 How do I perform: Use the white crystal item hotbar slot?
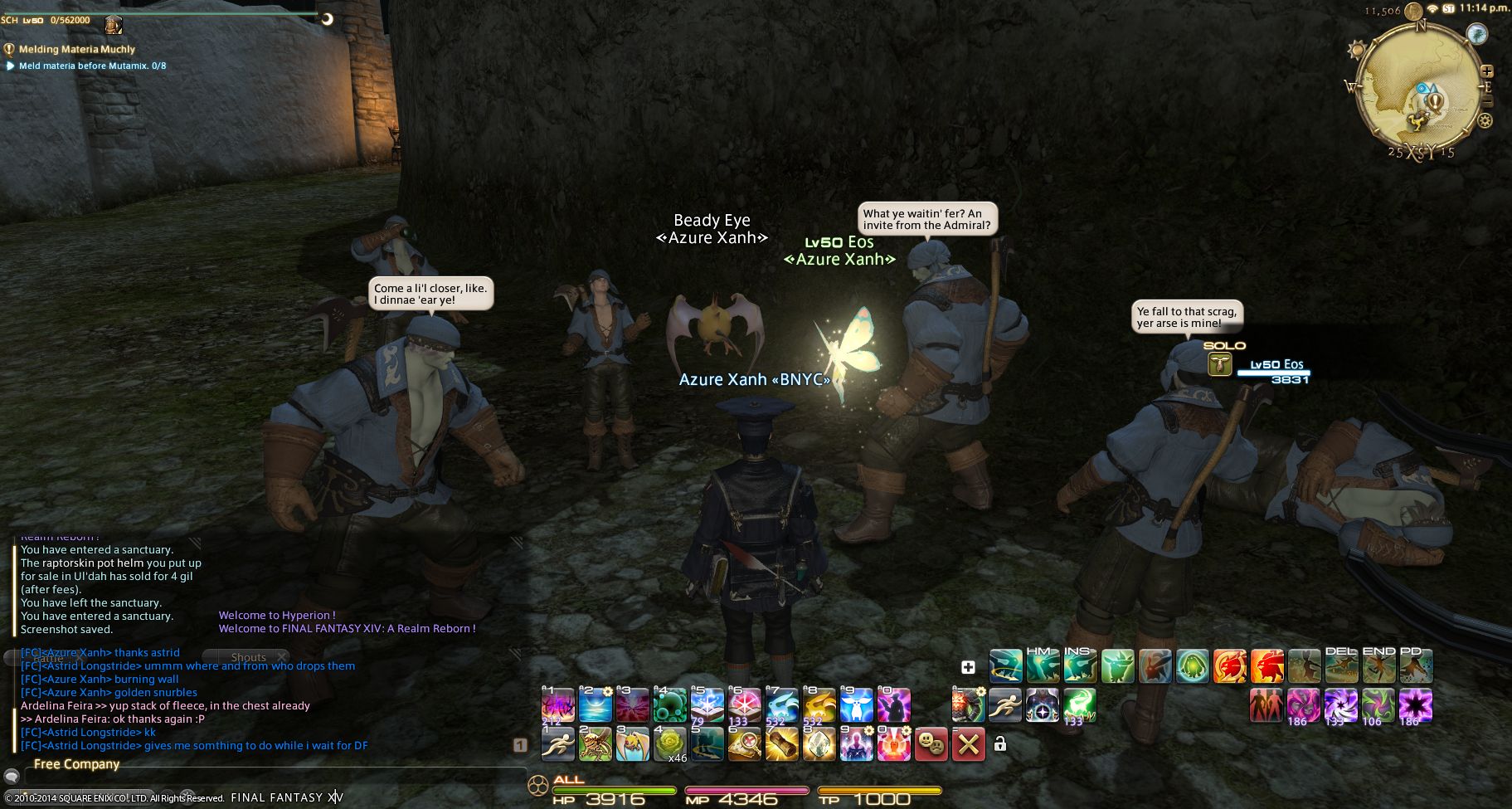pos(819,745)
